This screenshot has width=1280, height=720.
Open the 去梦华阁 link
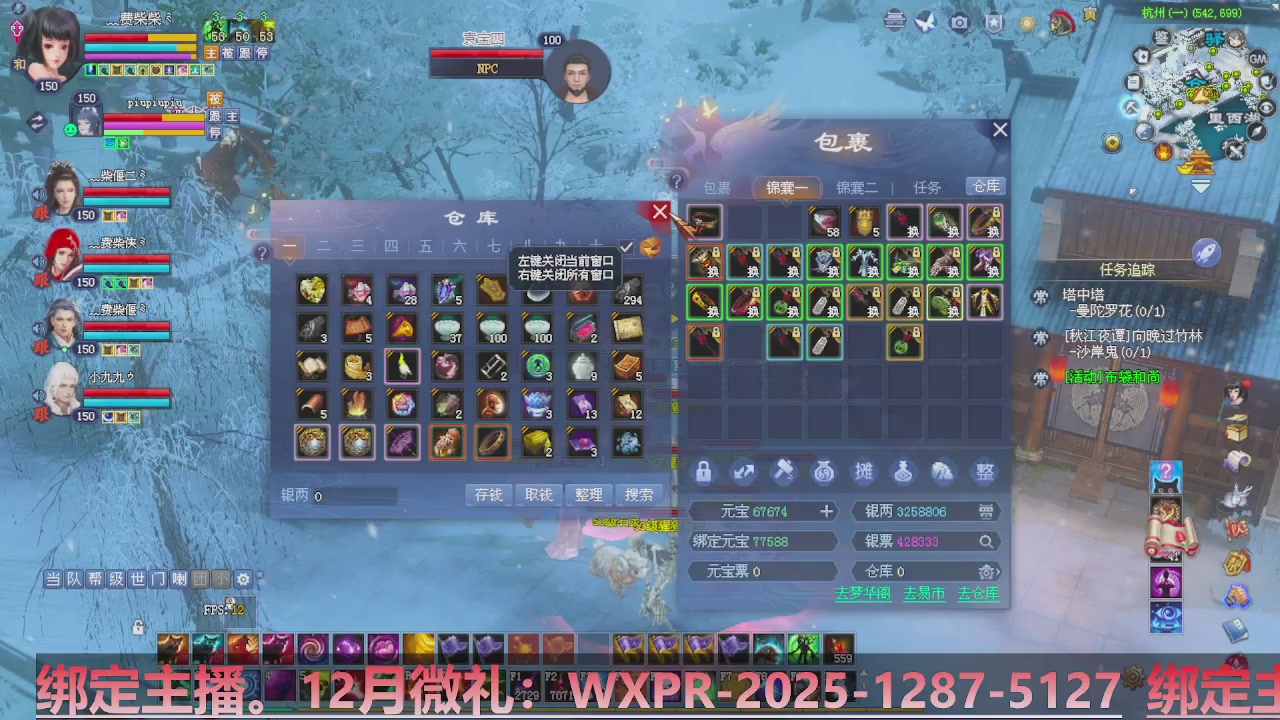tap(862, 593)
